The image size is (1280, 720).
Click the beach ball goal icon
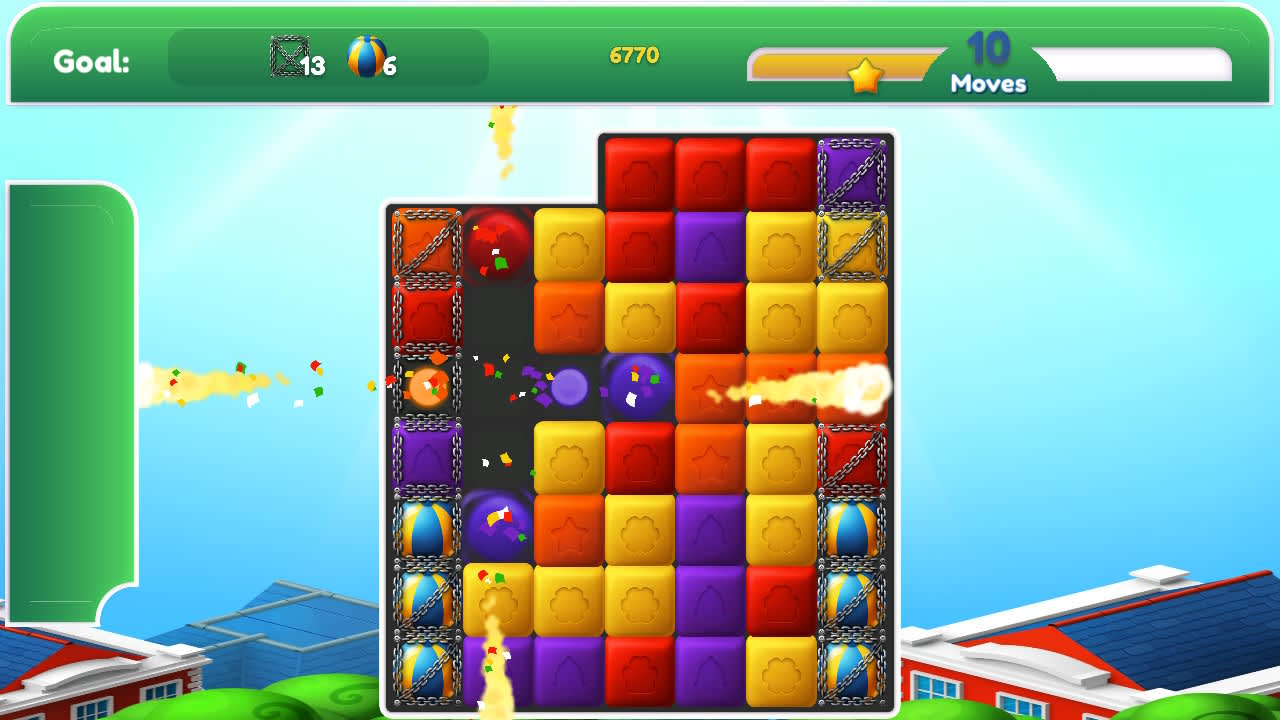coord(364,56)
